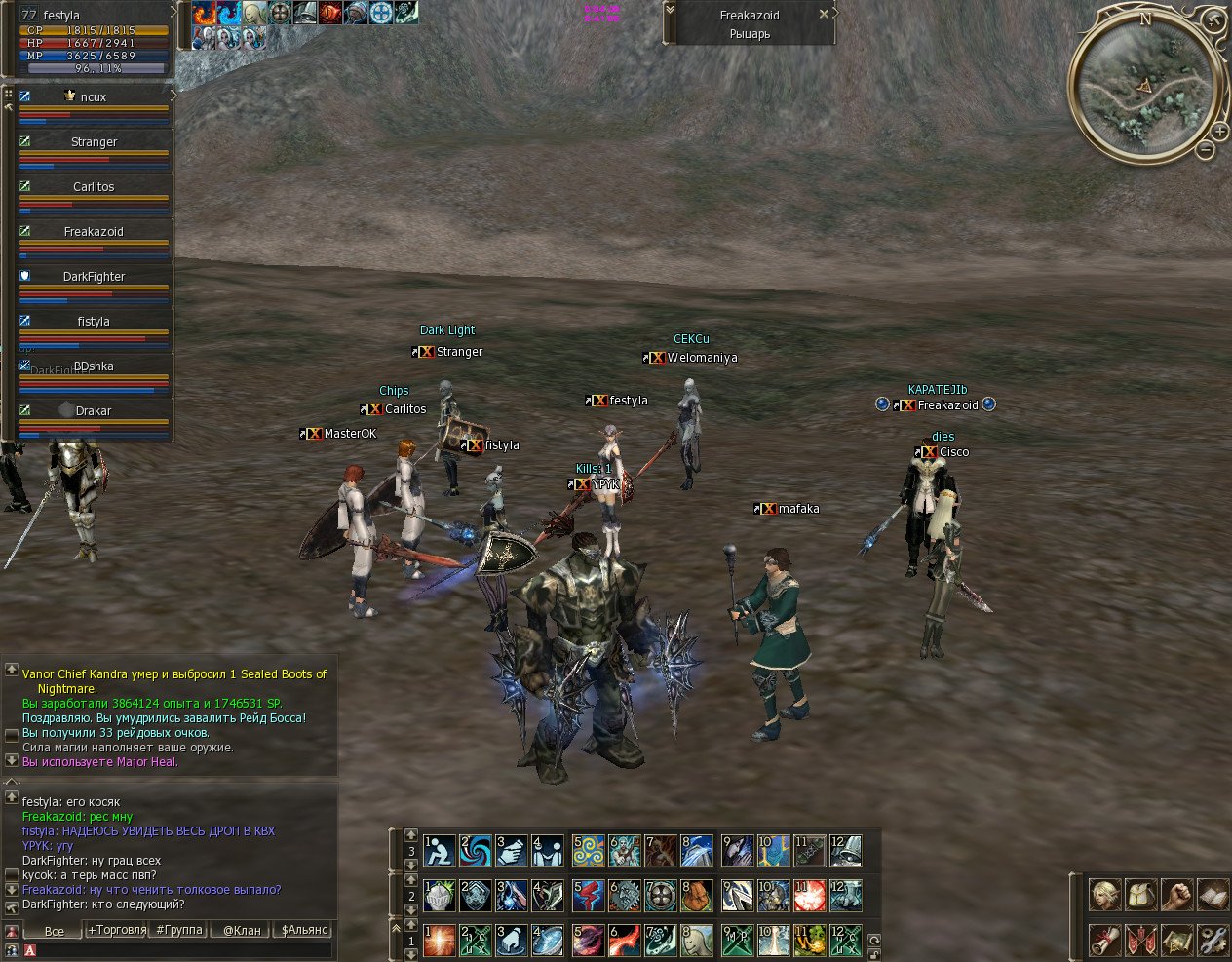The height and width of the screenshot is (962, 1232).
Task: Zoom in on the minimap
Action: (1219, 131)
